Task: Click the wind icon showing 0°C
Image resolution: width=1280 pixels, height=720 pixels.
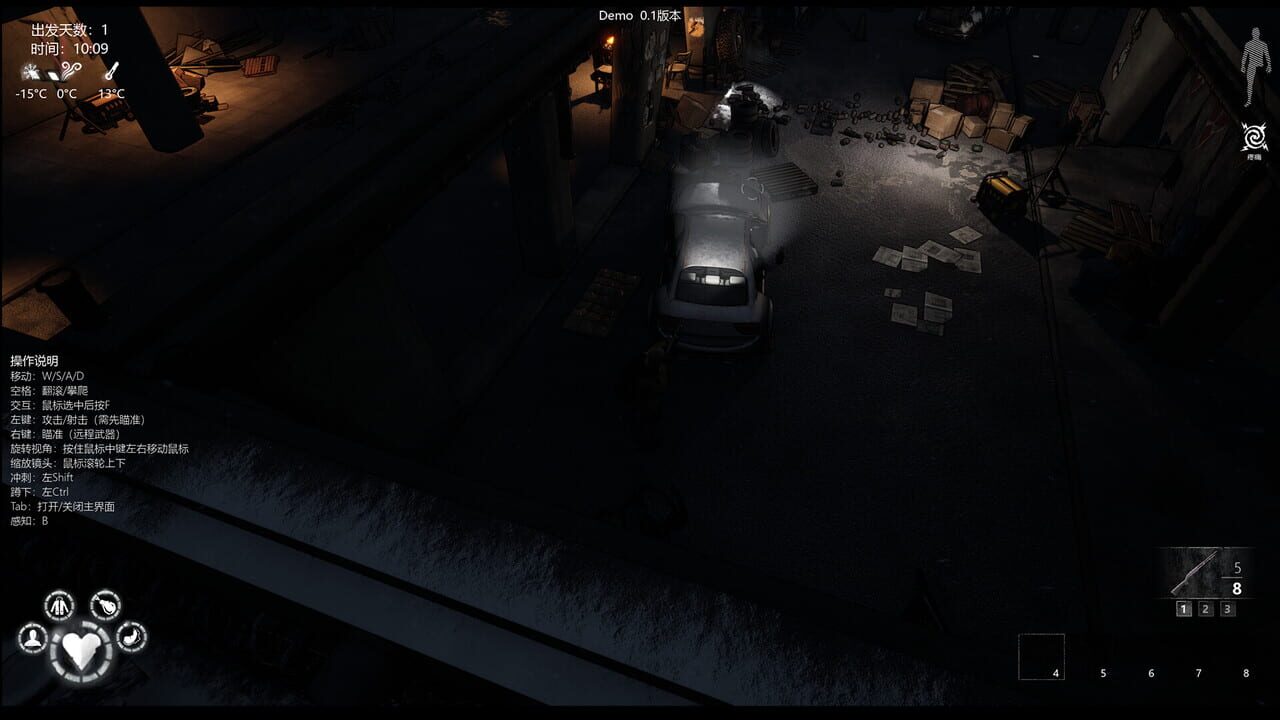Action: pos(68,71)
